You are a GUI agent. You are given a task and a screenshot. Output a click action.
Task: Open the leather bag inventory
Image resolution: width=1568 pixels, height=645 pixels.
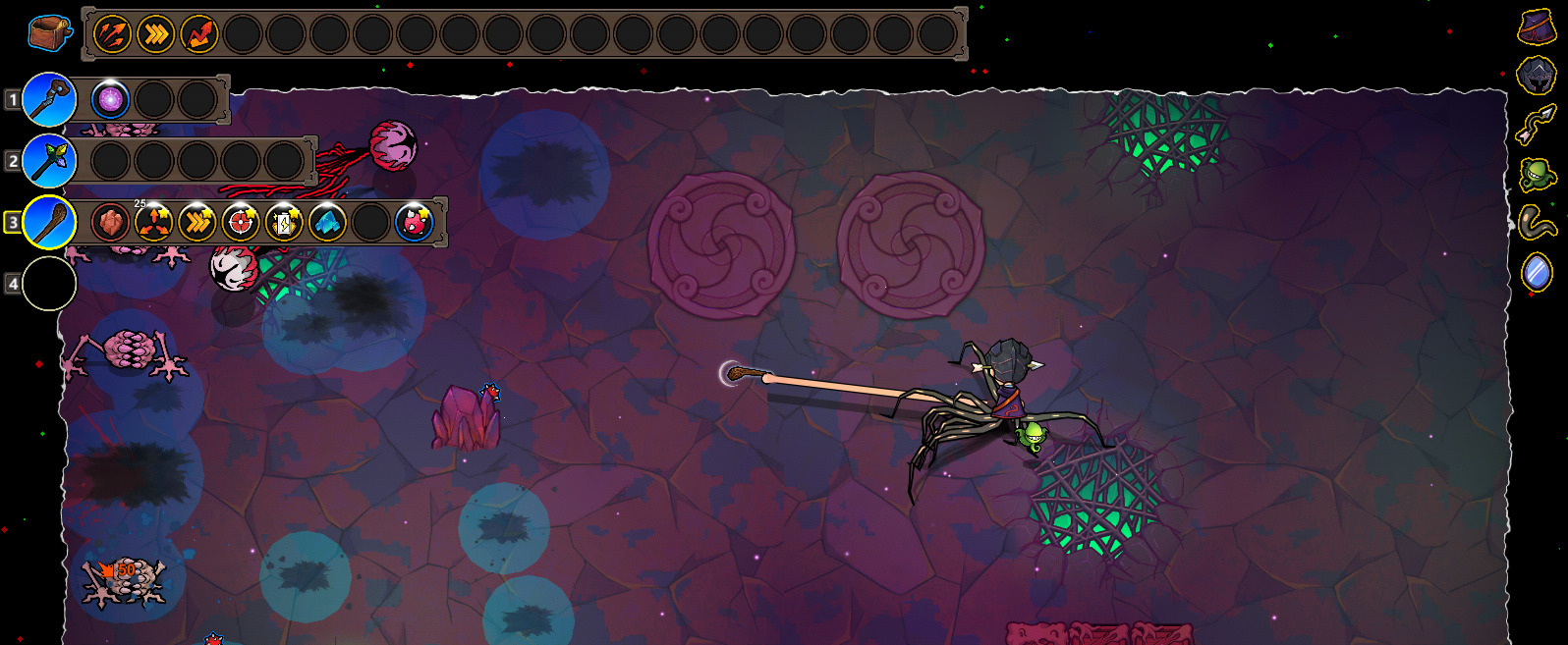(49, 33)
